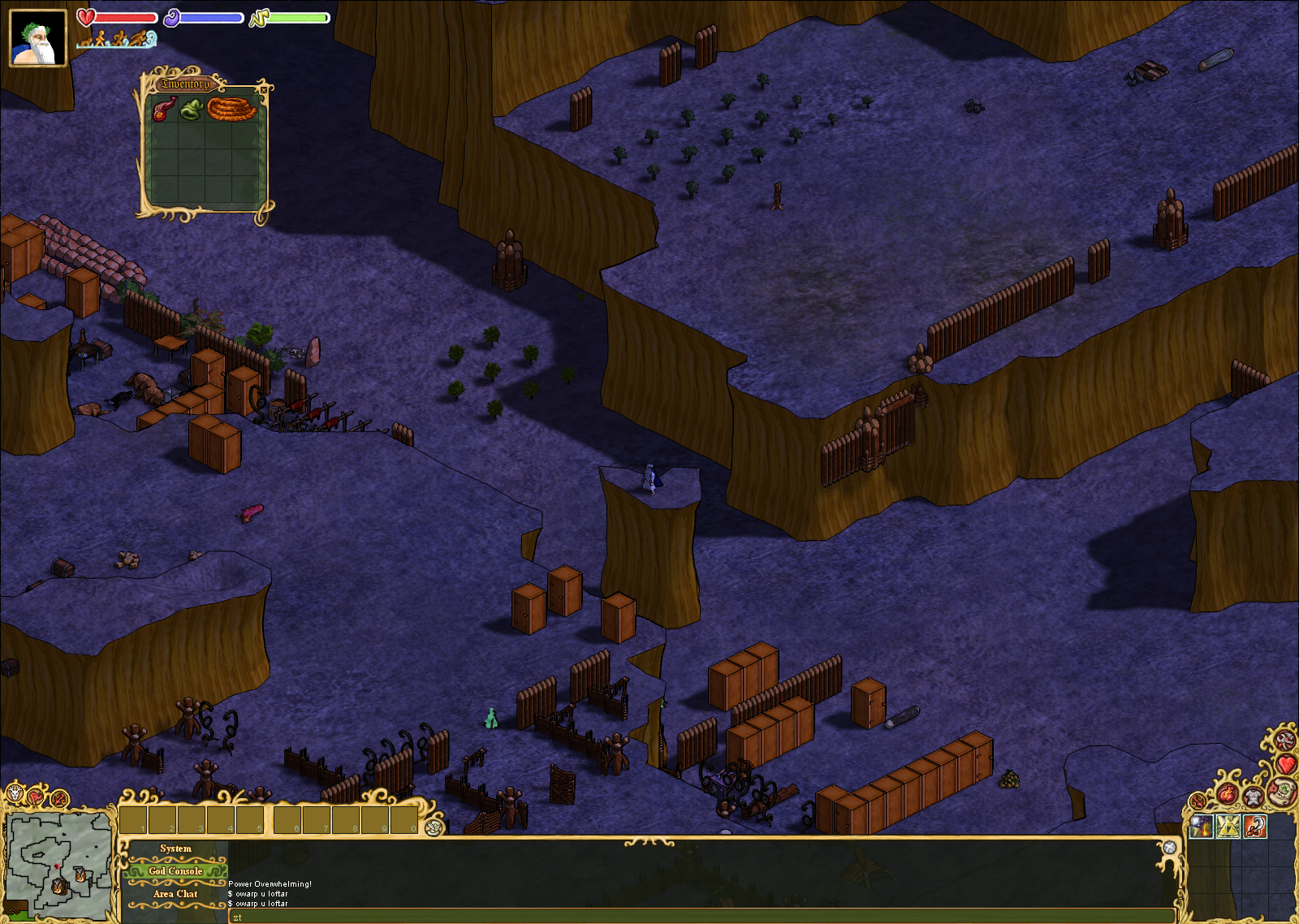Viewport: 1299px width, 924px height.
Task: Click the deer skull icon above minimap
Action: pyautogui.click(x=15, y=793)
